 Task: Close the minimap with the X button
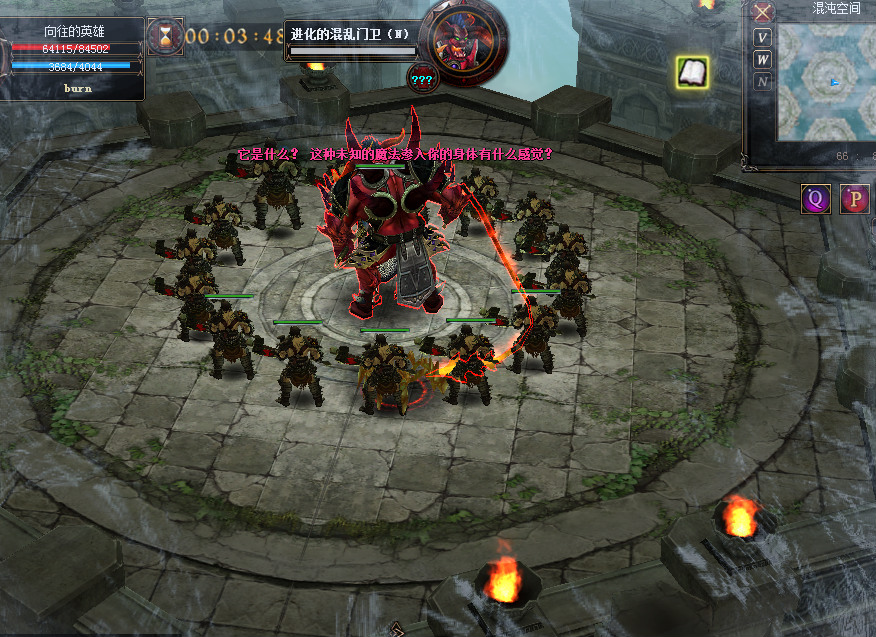tap(763, 12)
